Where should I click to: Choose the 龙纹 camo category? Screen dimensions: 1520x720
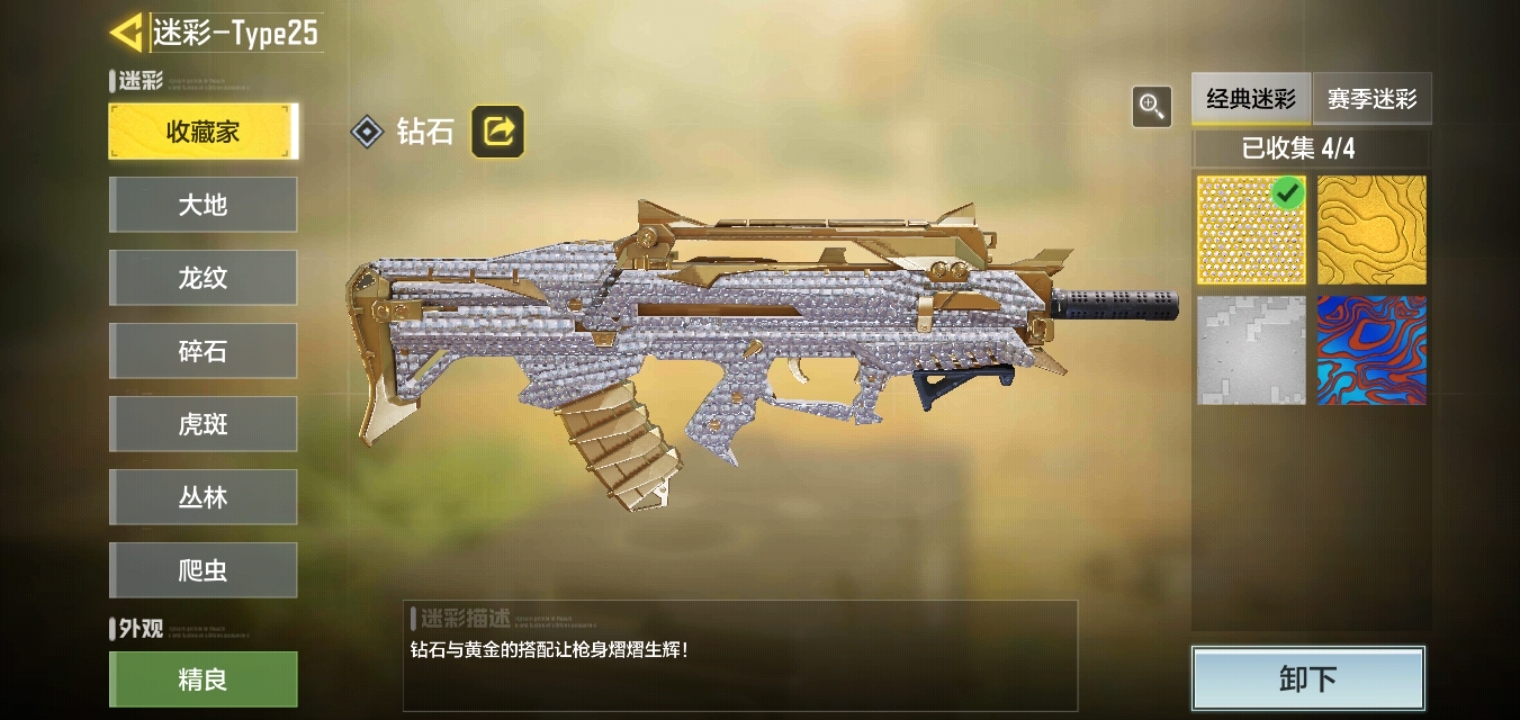[x=203, y=278]
